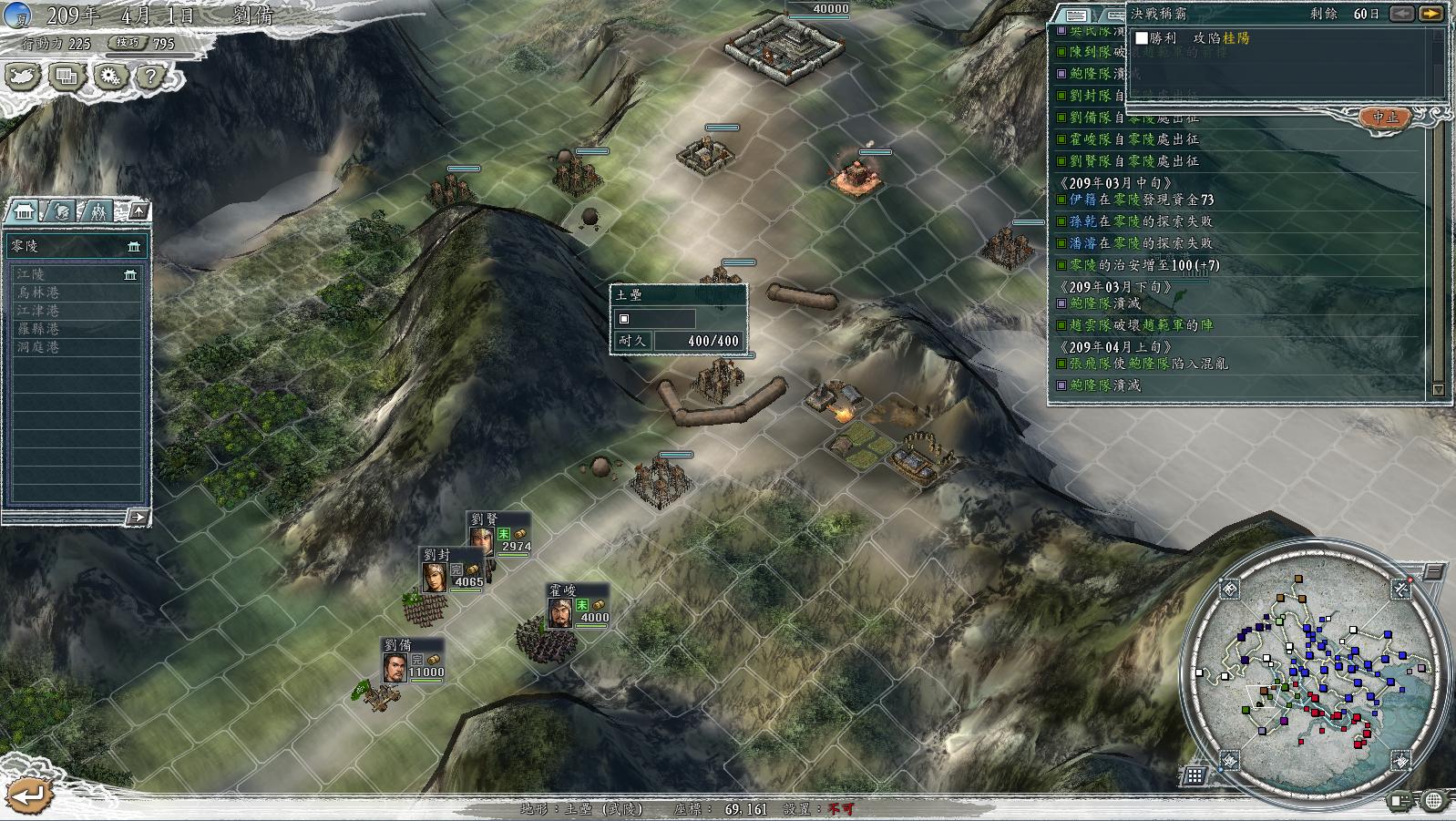Click the multi-window display icon near the gear
1456x821 pixels.
(68, 77)
